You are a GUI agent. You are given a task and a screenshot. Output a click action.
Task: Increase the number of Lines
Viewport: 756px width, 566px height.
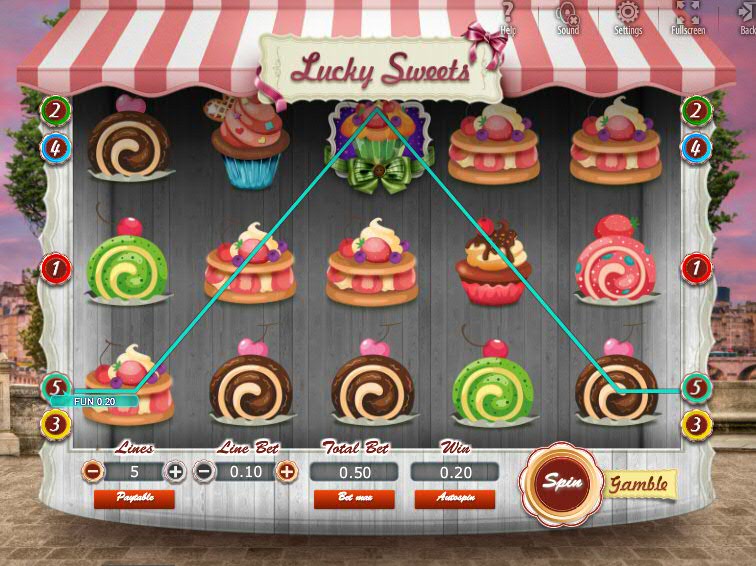pos(175,471)
